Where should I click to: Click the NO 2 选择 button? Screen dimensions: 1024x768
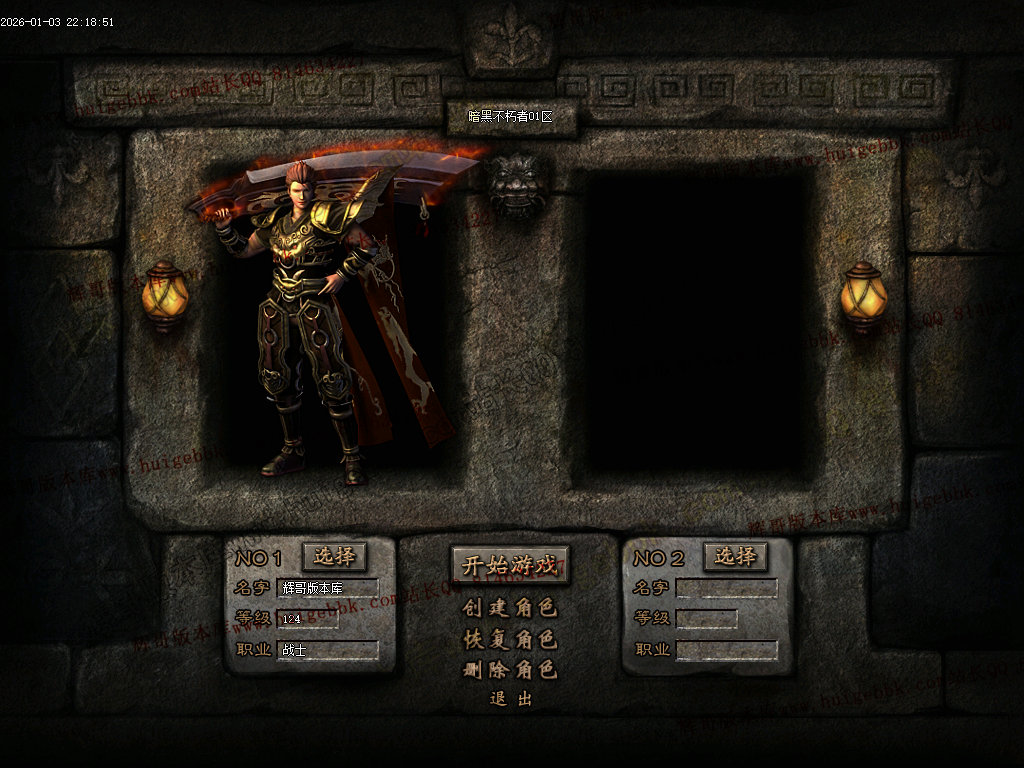click(735, 556)
